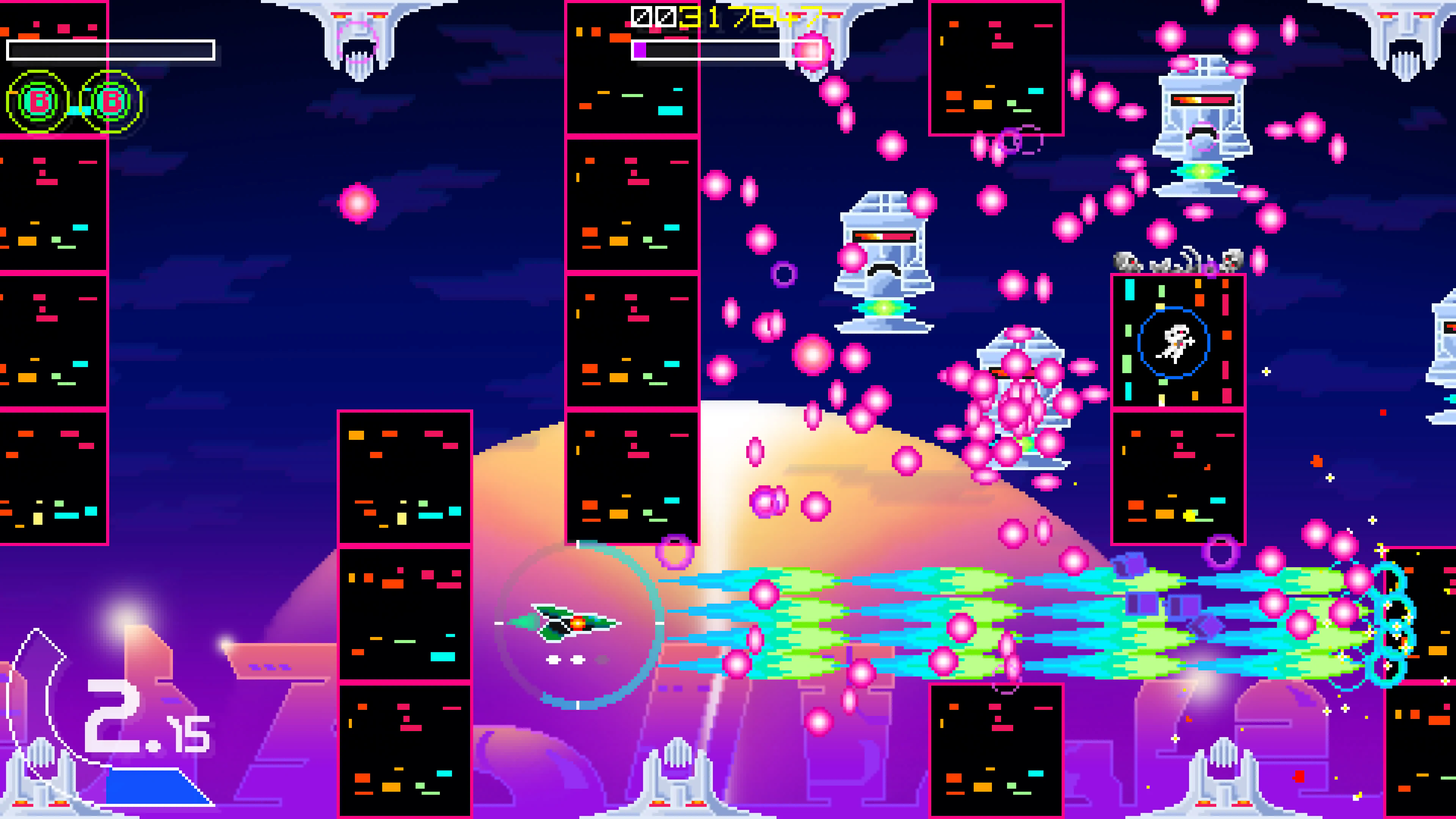
Task: Click the empty health bar in the top-left
Action: point(110,51)
